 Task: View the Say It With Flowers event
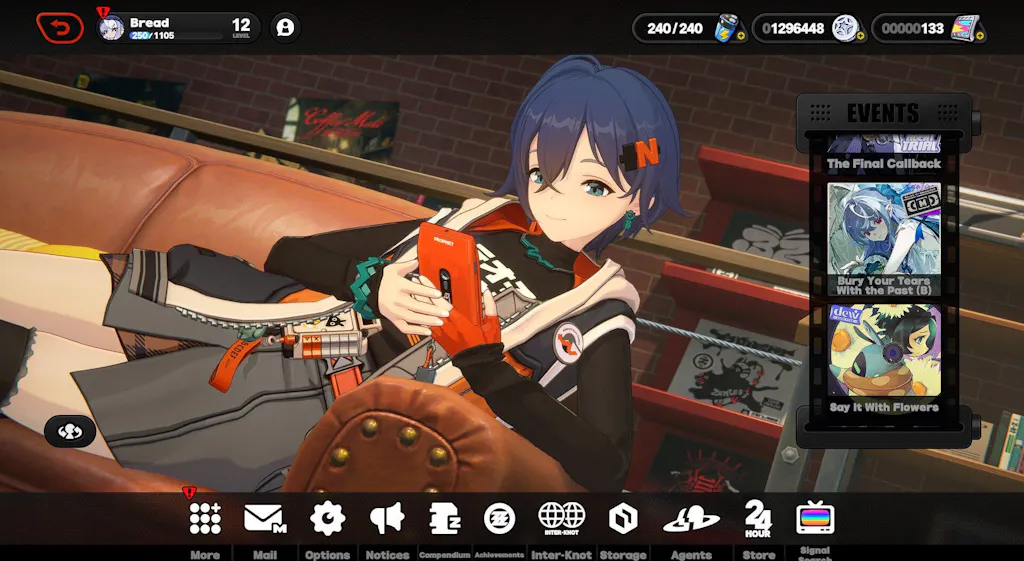coord(884,357)
